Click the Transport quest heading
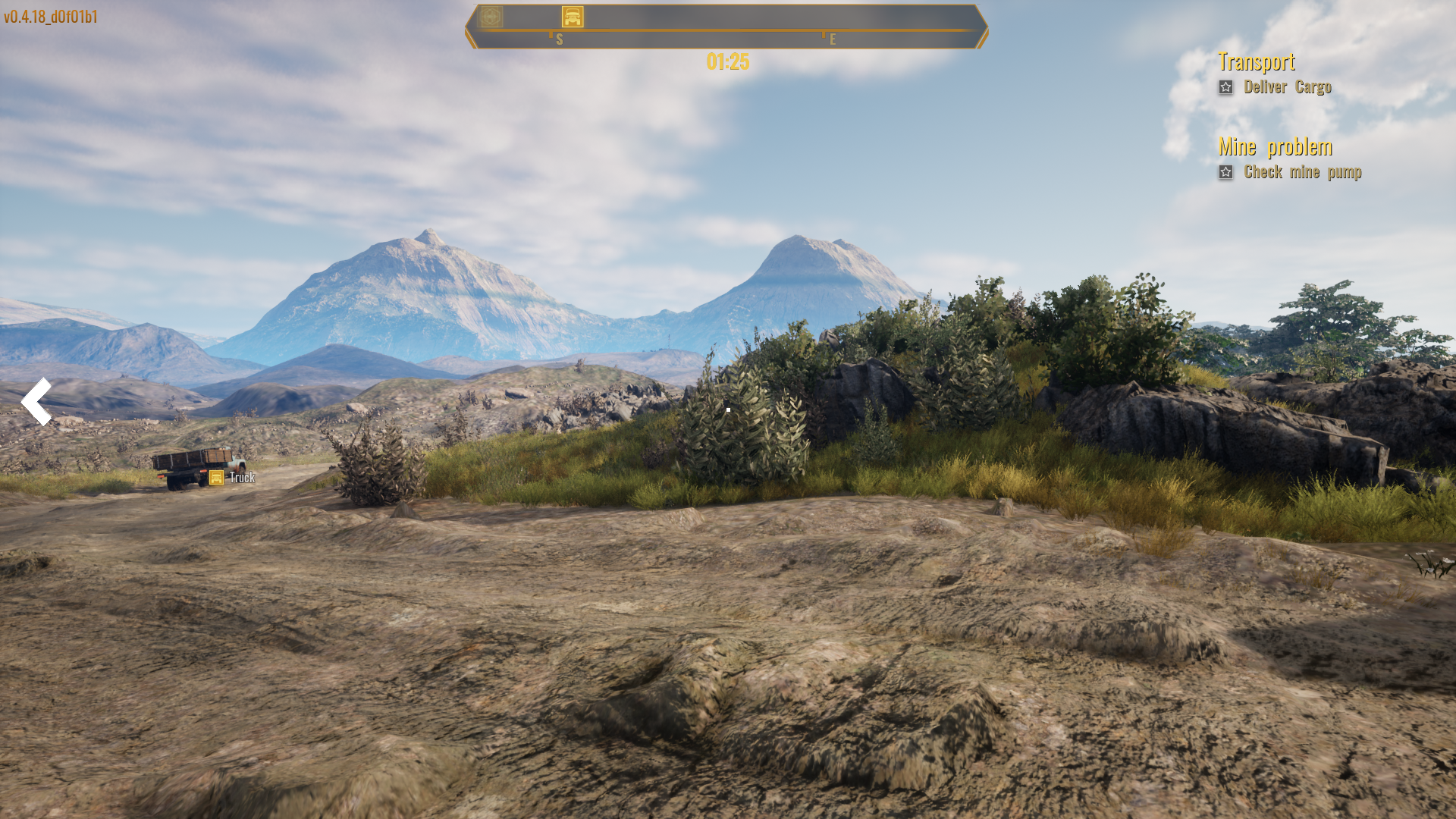Screen dimensions: 1456x819 click(1256, 61)
